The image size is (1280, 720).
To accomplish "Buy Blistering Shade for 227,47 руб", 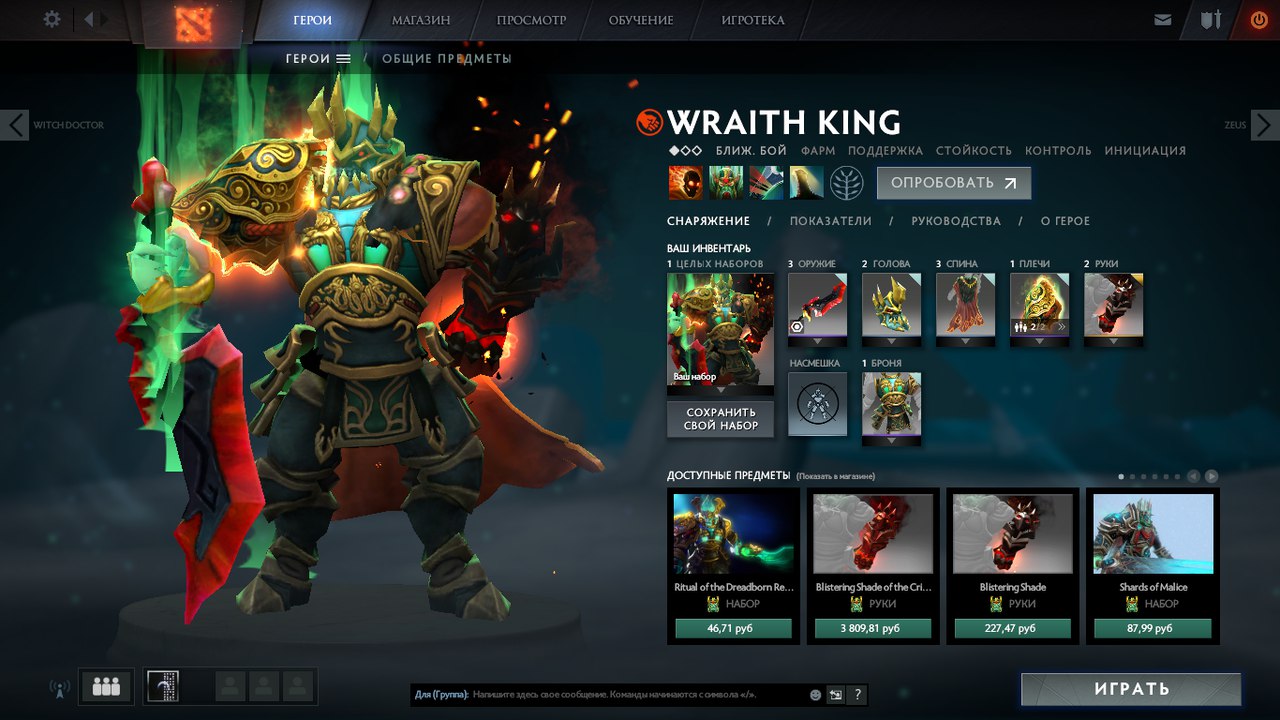I will 1013,629.
